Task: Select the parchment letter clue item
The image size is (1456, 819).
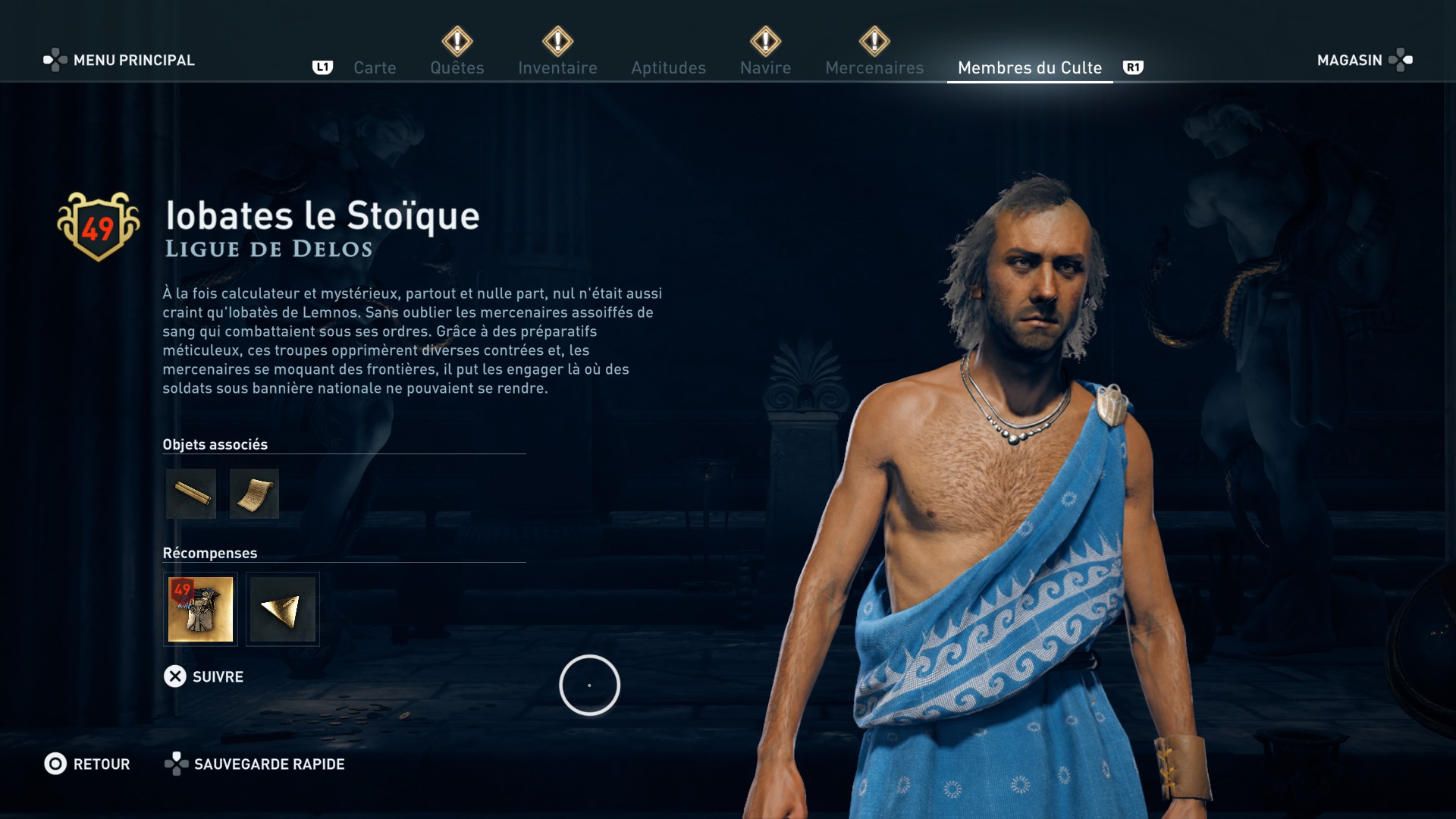Action: 254,494
